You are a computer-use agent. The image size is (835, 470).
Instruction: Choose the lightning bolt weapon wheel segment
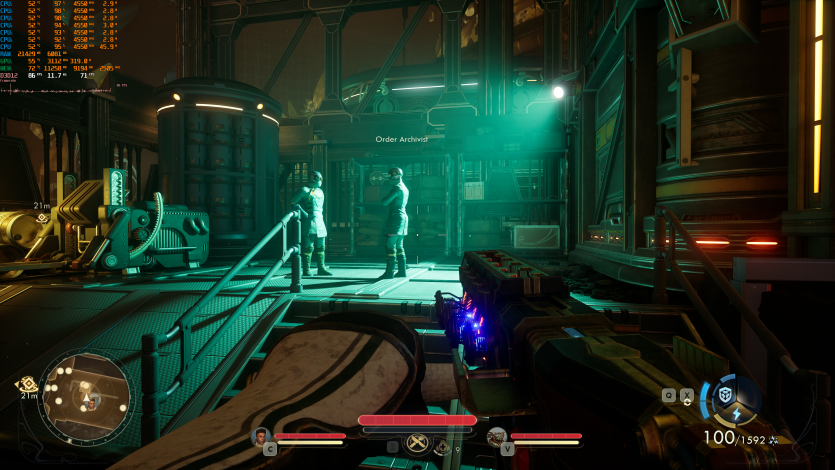736,414
